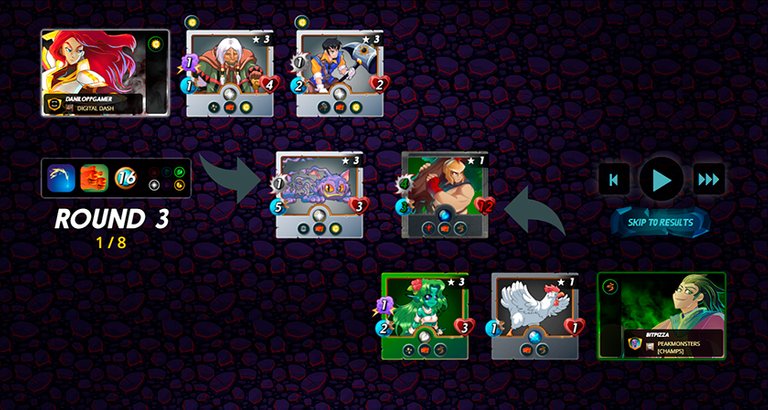Select the danieloffgamer summoner card

[x=105, y=72]
